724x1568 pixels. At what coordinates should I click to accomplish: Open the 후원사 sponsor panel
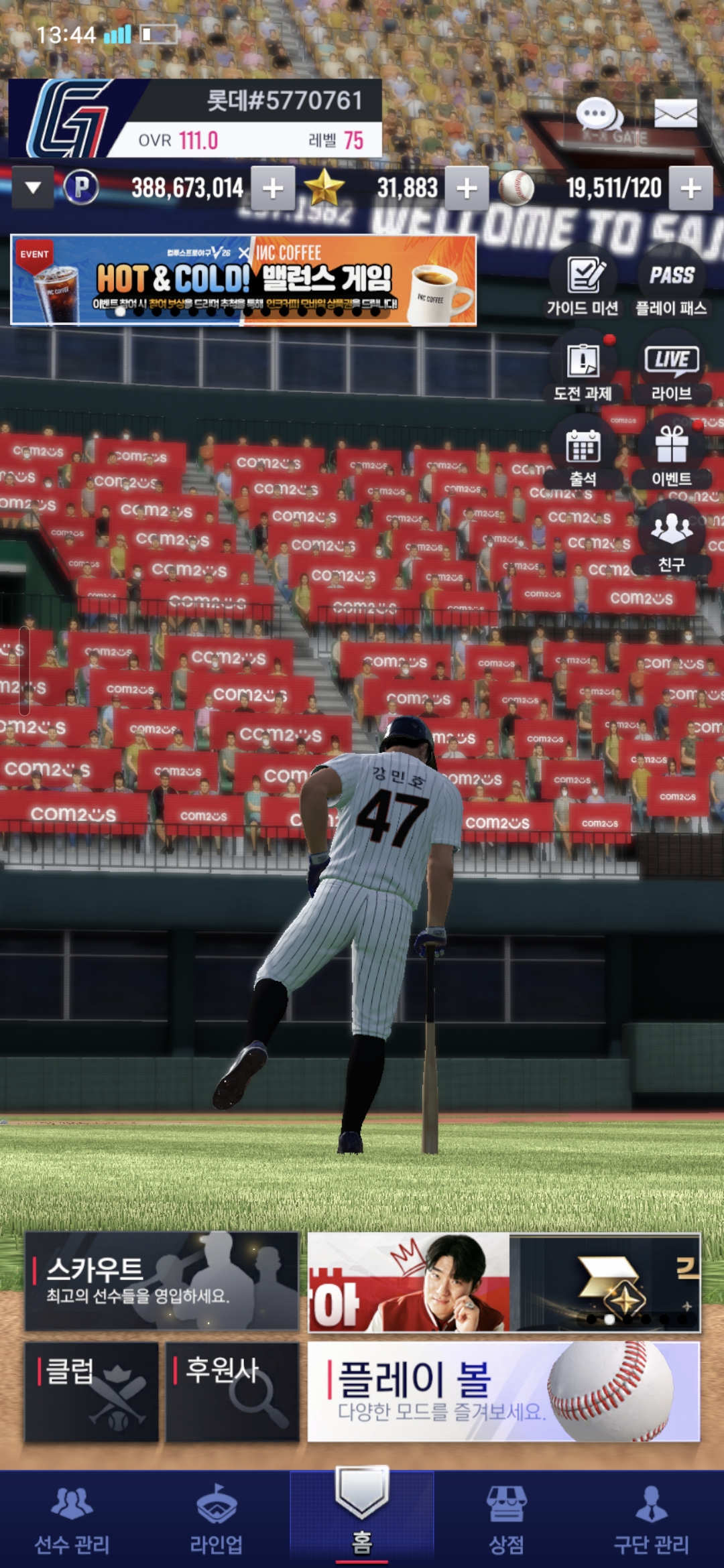232,1391
